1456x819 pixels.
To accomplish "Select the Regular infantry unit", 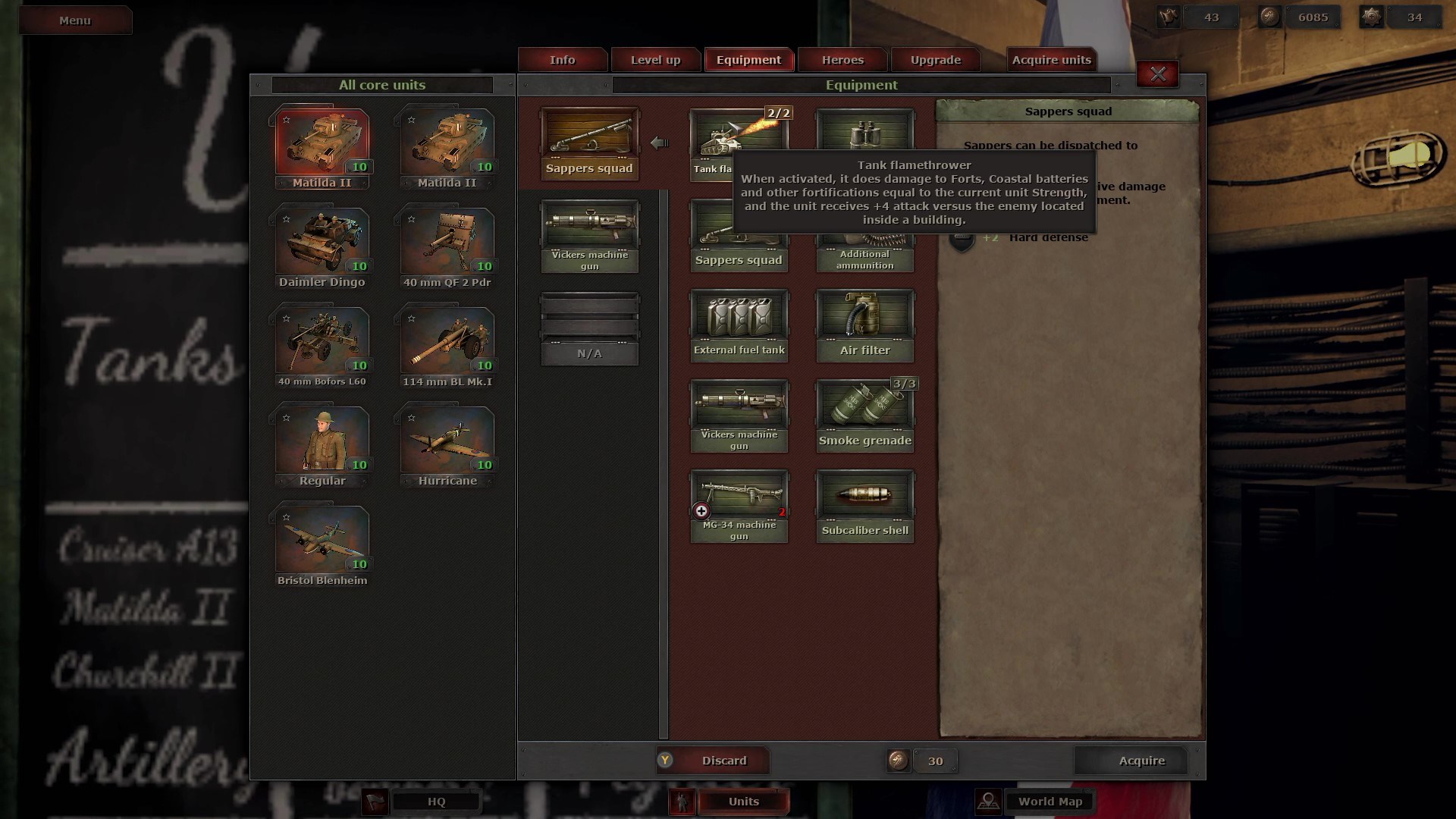I will 322,445.
